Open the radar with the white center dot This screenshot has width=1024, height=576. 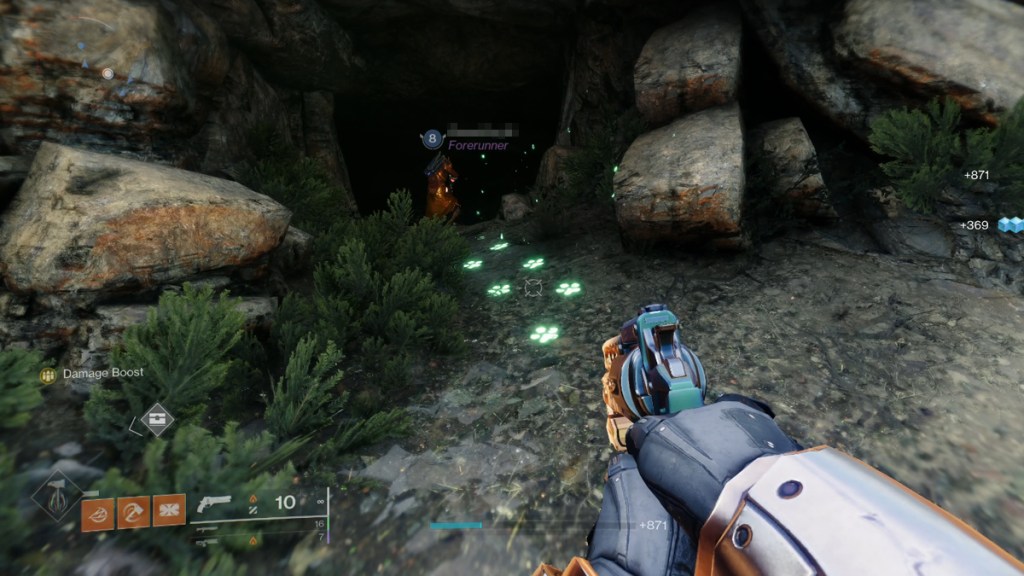(x=107, y=73)
